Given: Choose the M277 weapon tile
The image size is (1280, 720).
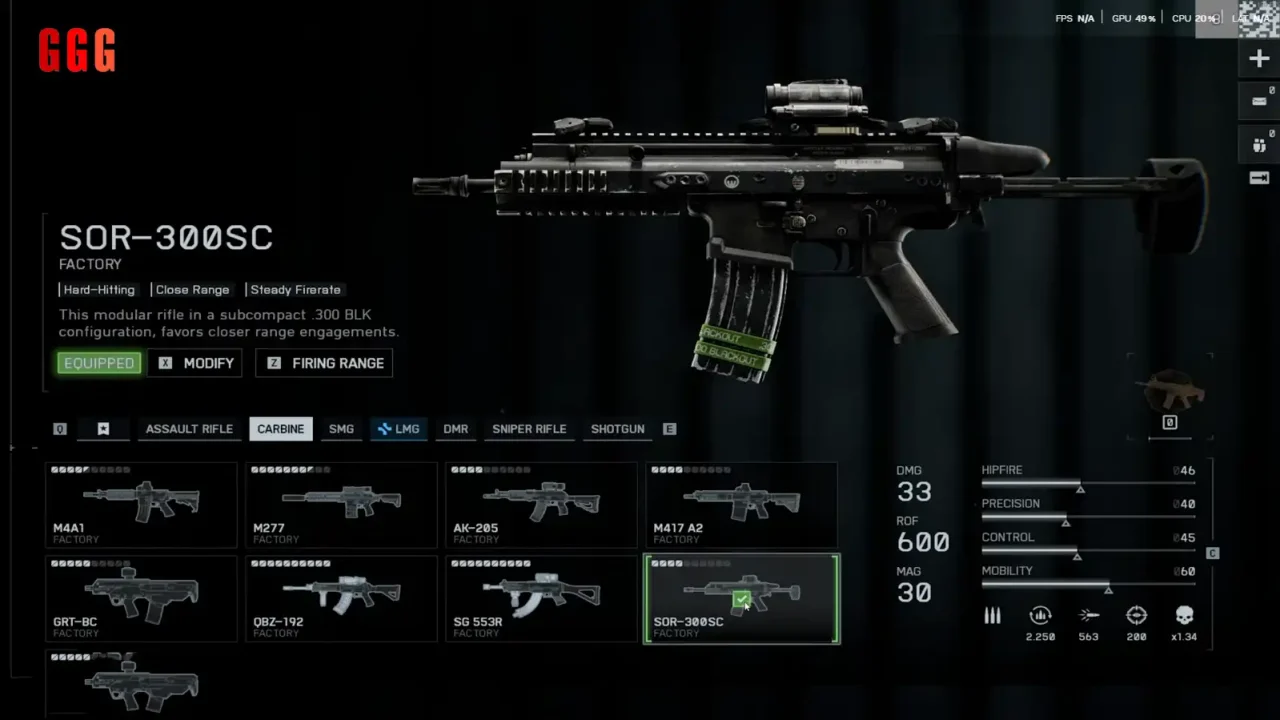Looking at the screenshot, I should tap(341, 505).
